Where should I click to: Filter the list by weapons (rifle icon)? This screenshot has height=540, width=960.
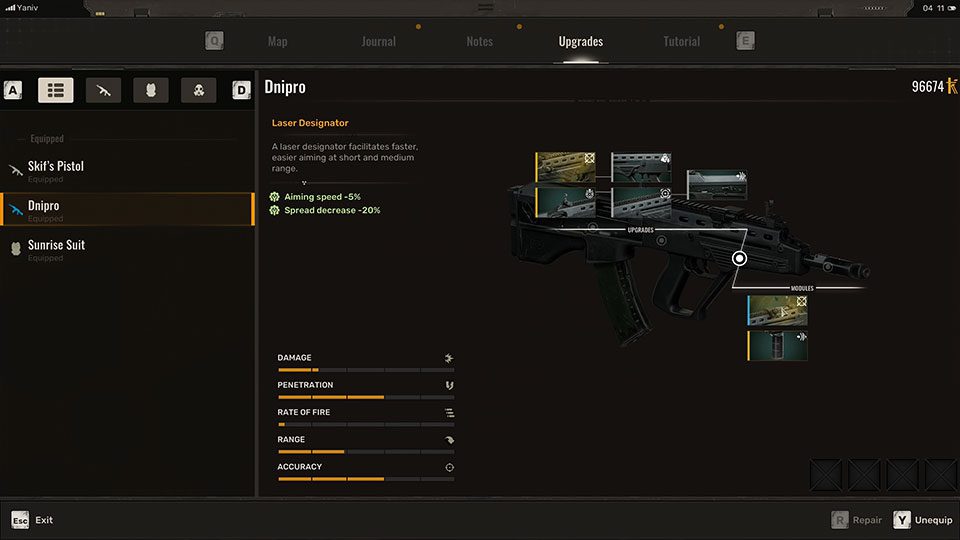(104, 91)
